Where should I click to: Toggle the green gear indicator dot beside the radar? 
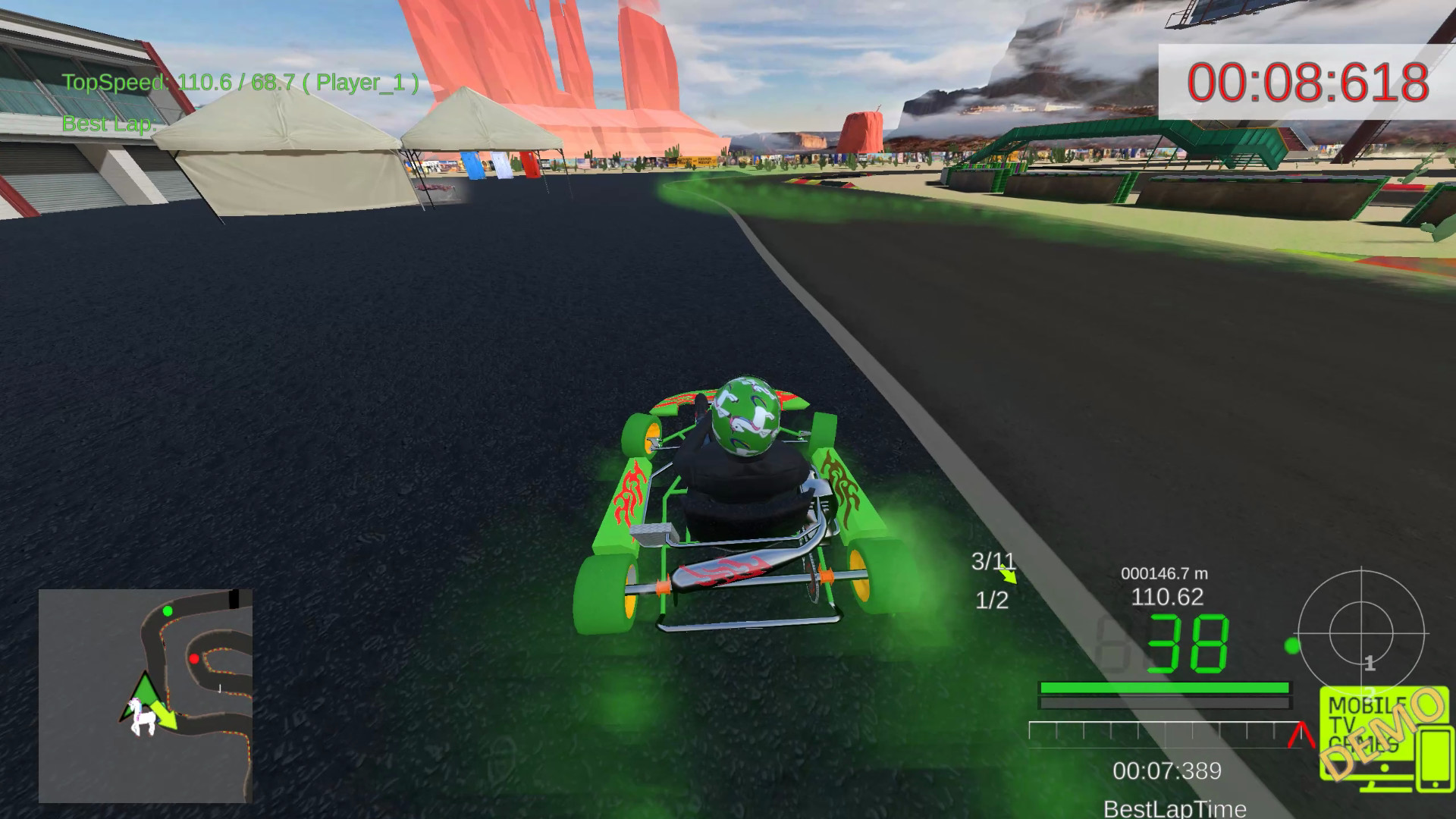click(x=1293, y=645)
